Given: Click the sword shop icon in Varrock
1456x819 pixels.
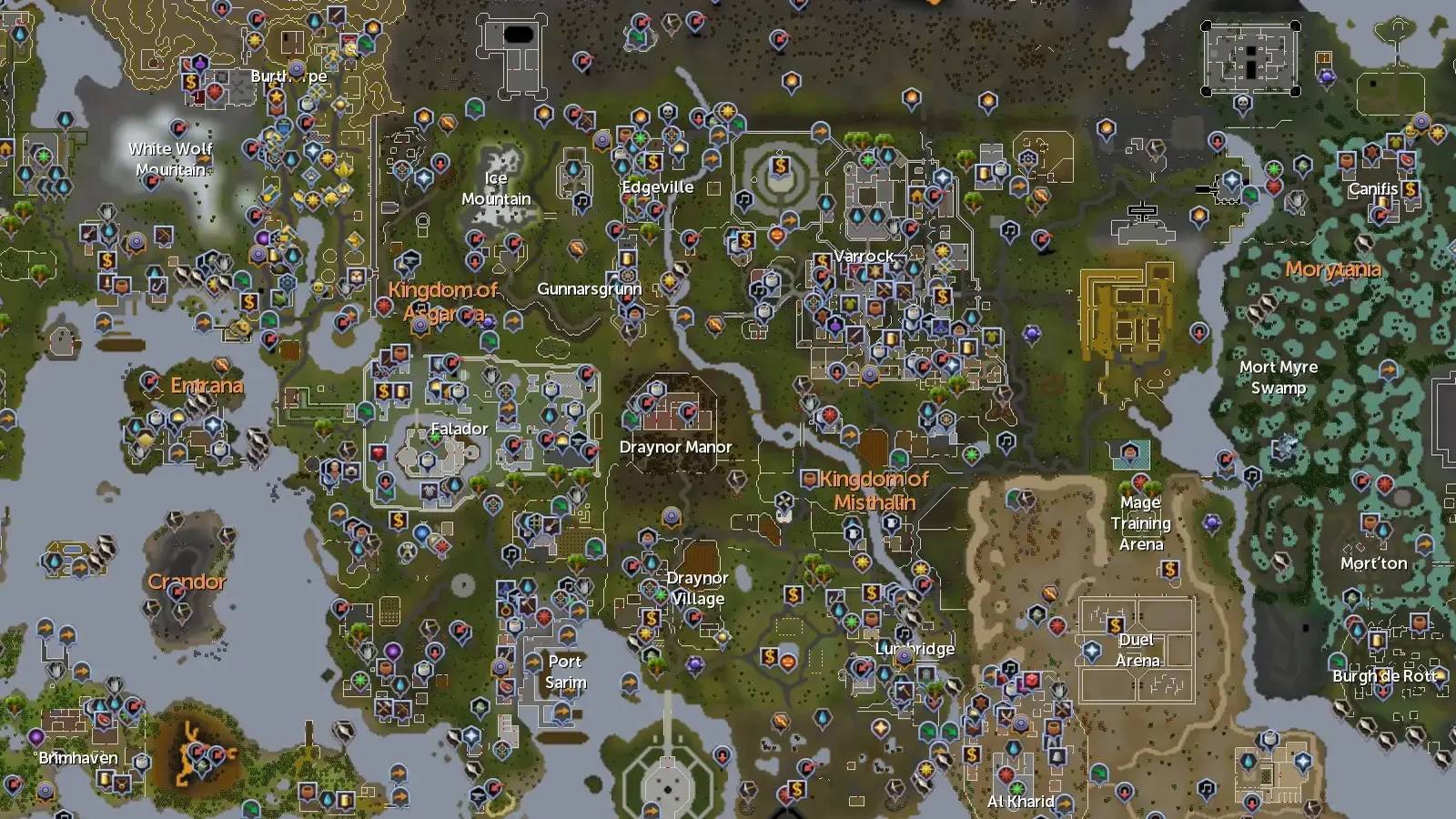Looking at the screenshot, I should point(854,336).
